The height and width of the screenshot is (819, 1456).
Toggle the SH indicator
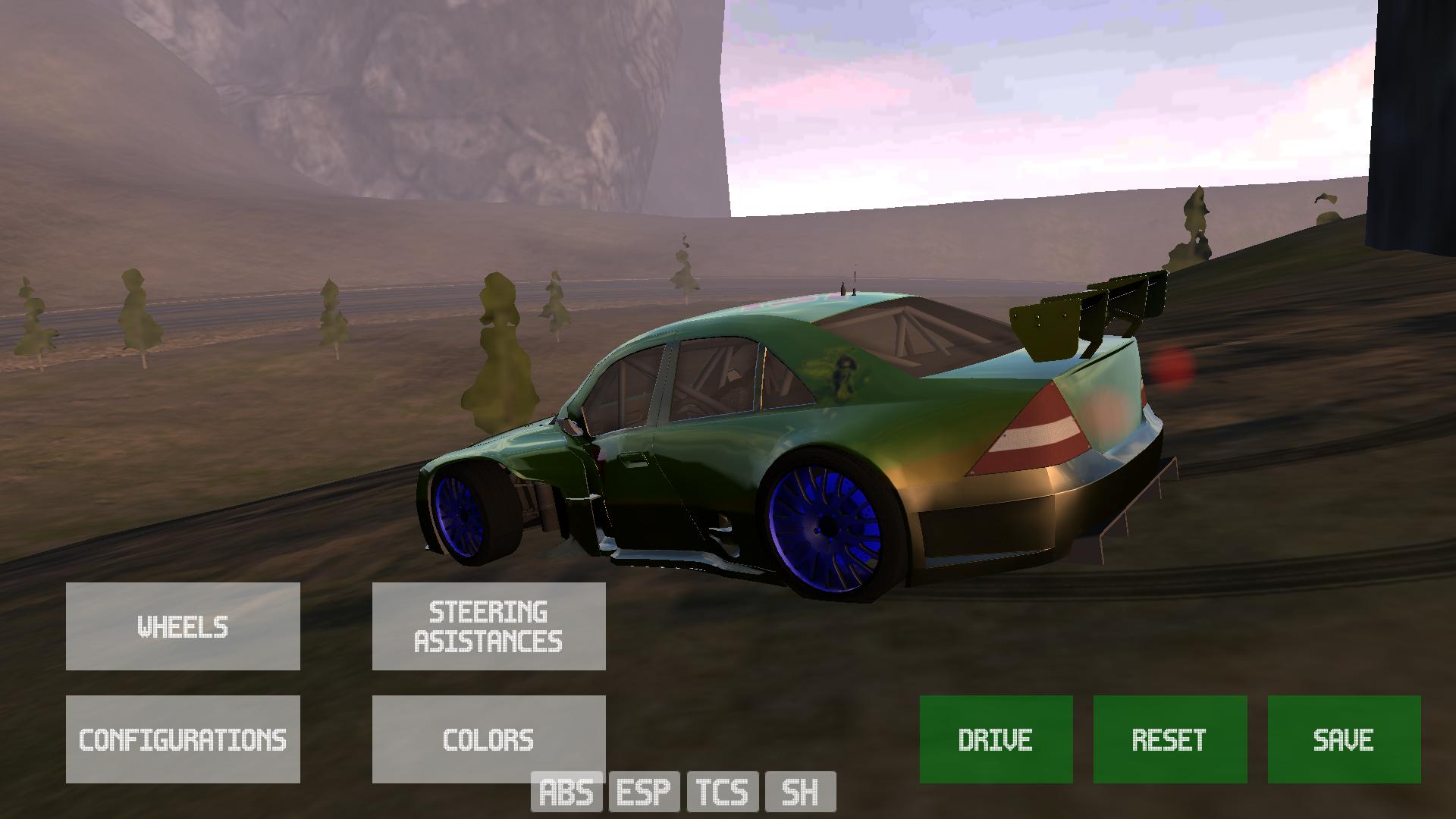tap(801, 792)
